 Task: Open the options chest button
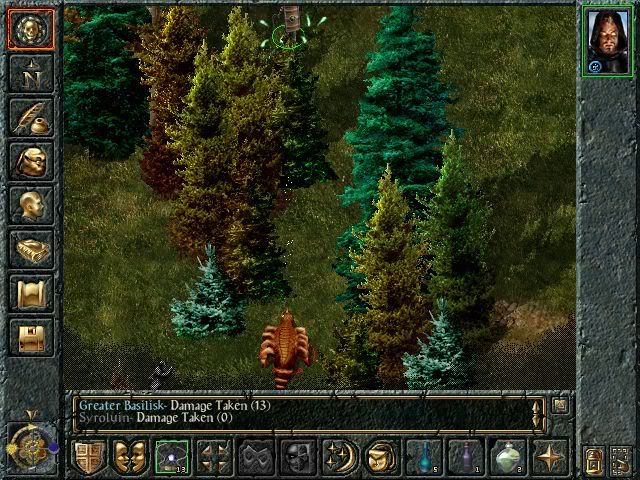pos(29,337)
